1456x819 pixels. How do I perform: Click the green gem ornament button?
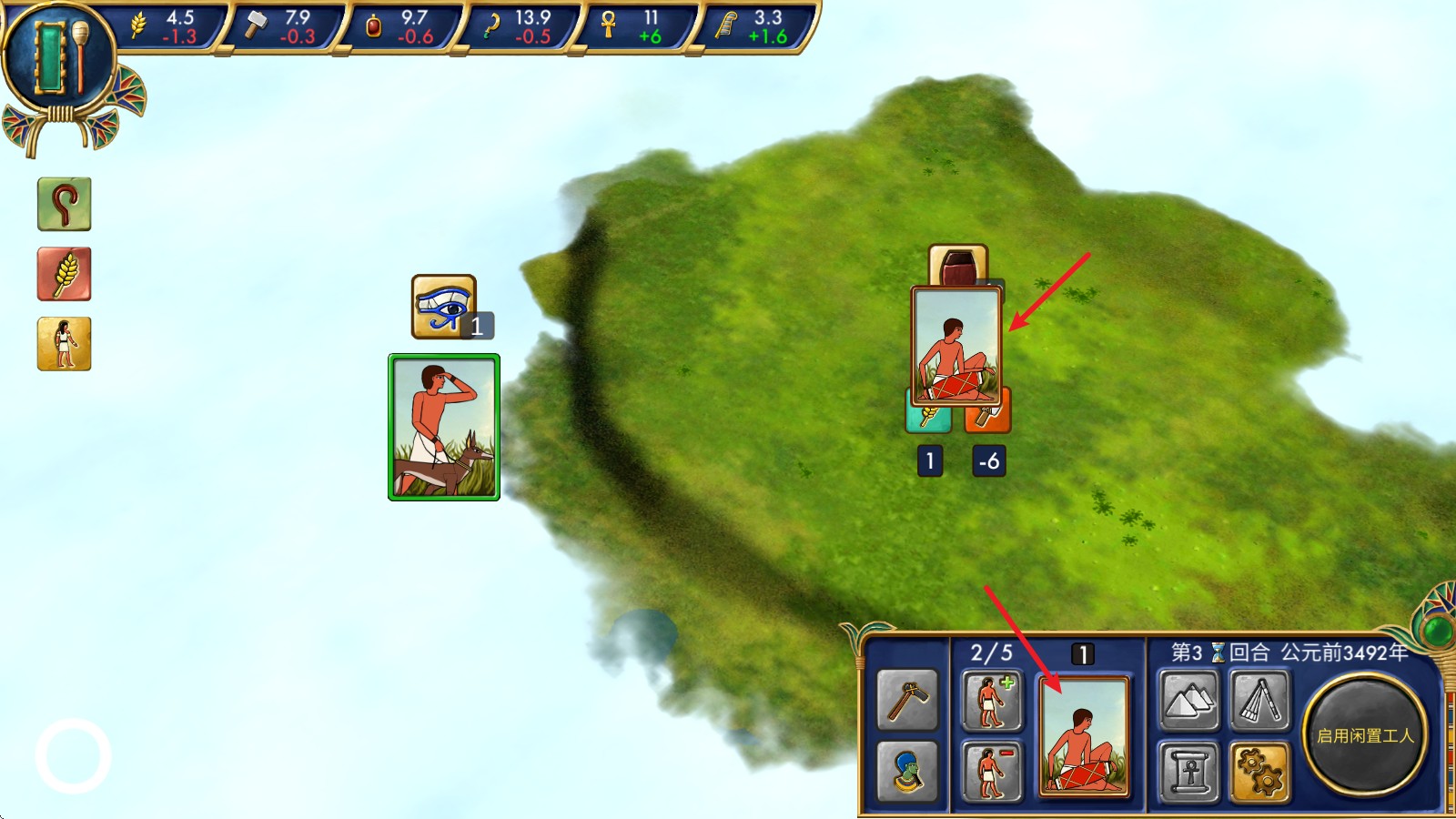tap(1438, 629)
